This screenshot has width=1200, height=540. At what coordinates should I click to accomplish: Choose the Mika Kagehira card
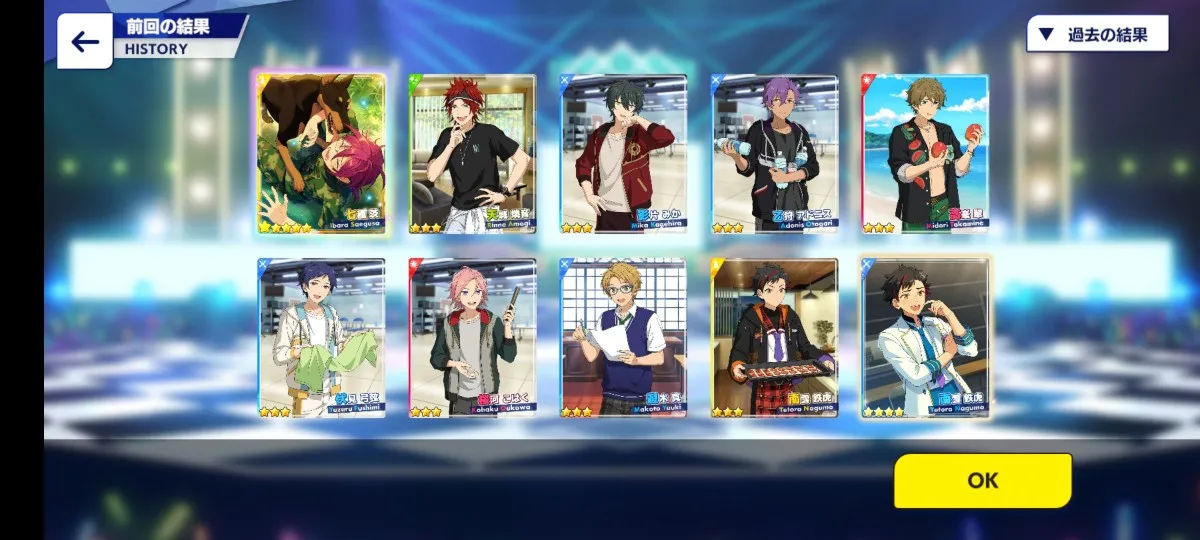[624, 153]
